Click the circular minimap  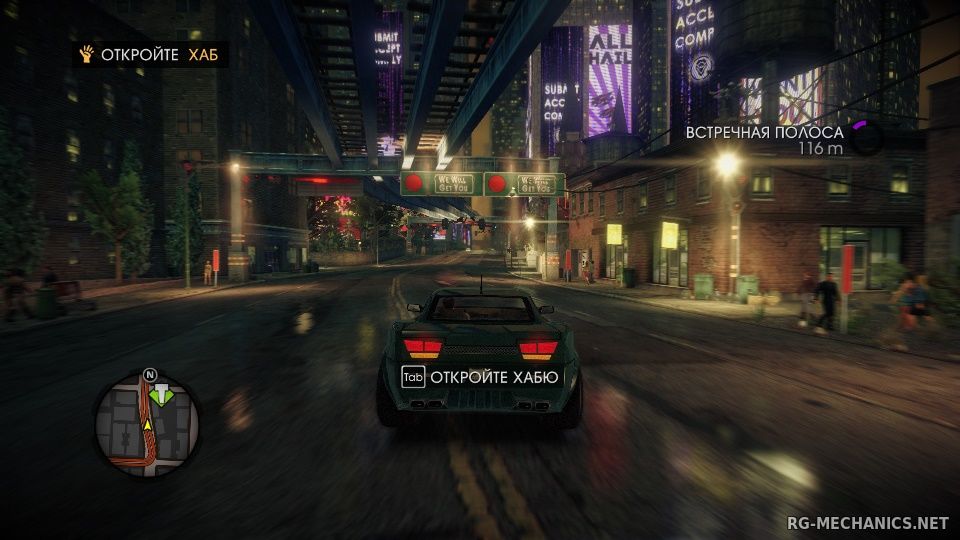(147, 424)
